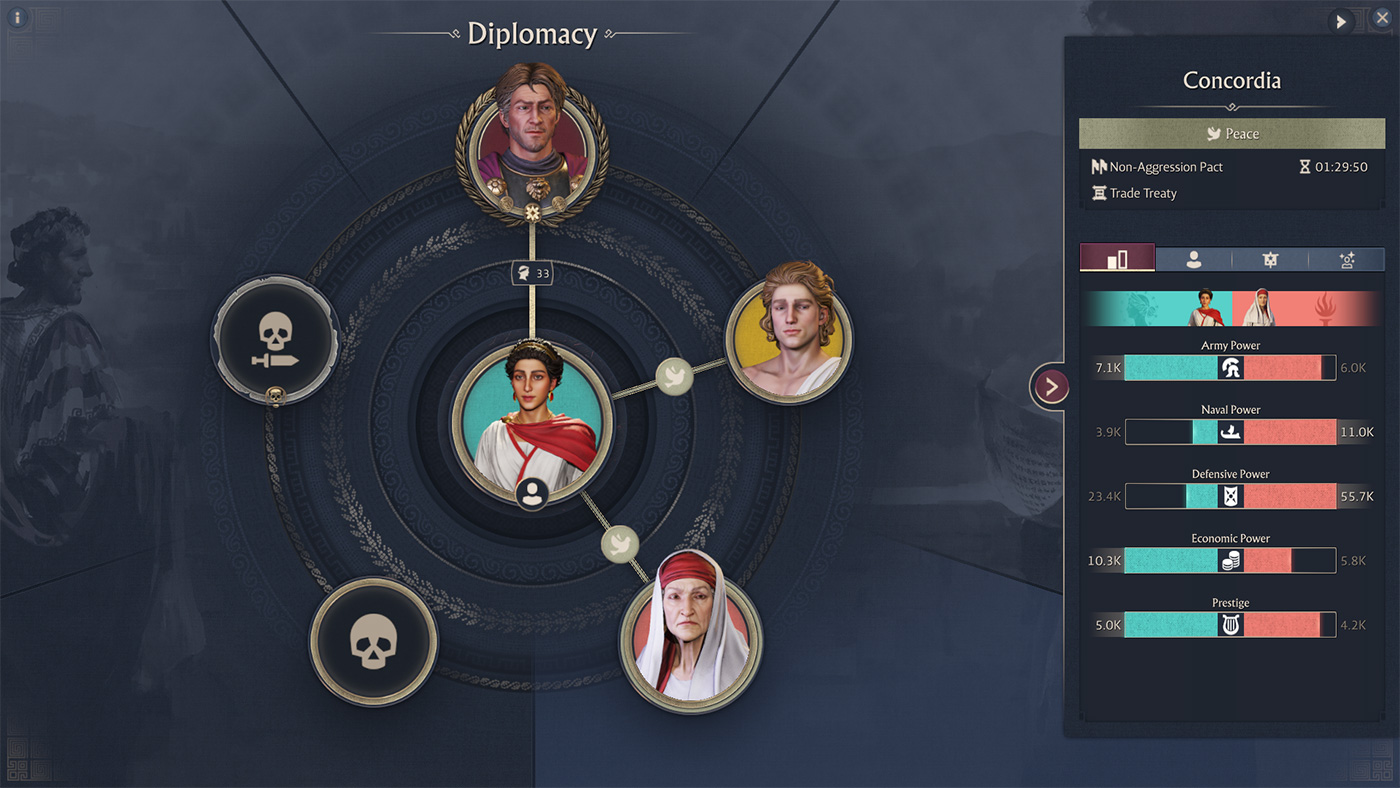The width and height of the screenshot is (1400, 788).
Task: Click the dove peace icon toward elderly woman
Action: [x=619, y=544]
